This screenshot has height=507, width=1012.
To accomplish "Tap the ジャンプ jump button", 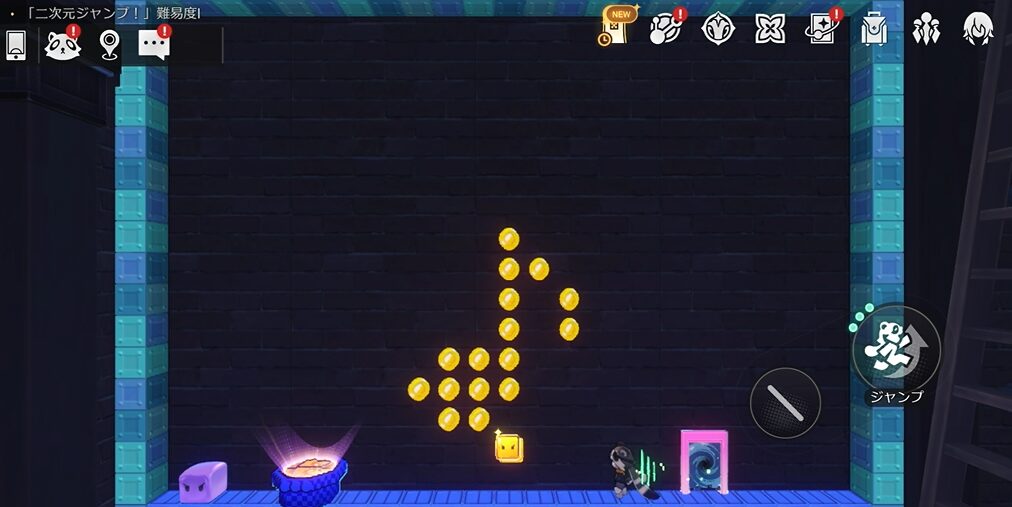I will (x=895, y=349).
